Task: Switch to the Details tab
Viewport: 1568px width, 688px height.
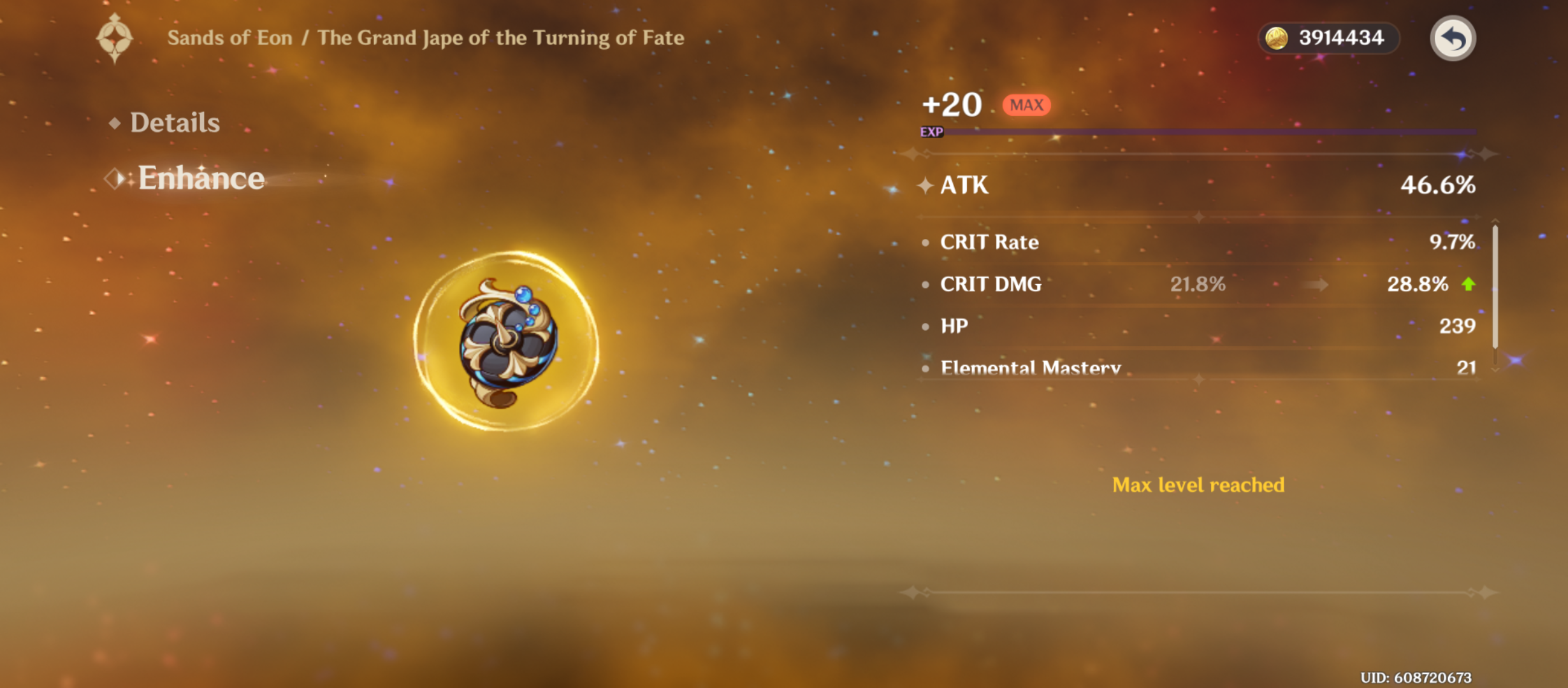Action: [x=174, y=122]
